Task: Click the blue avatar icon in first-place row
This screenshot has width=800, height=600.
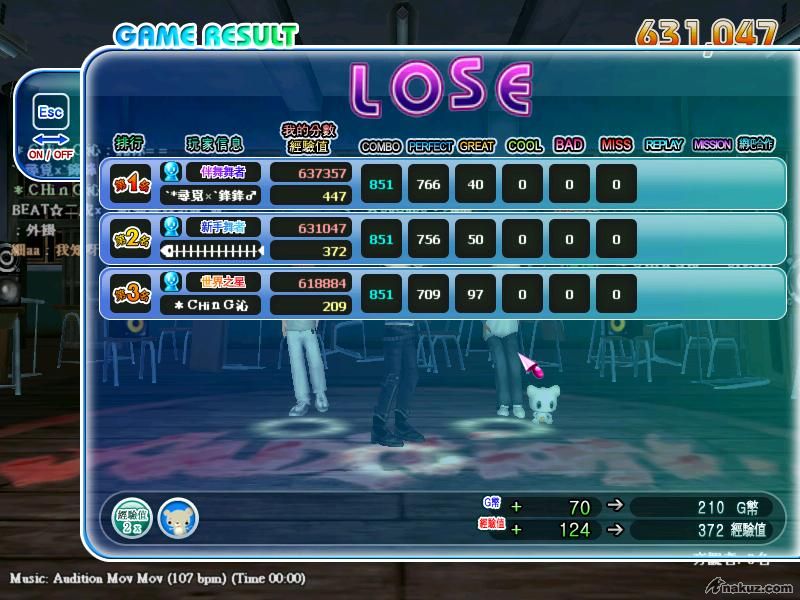Action: coord(172,172)
